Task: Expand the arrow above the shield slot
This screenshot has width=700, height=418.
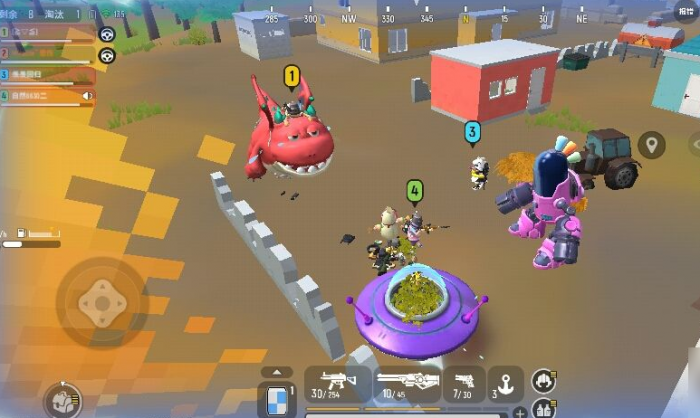Action: coord(277,372)
